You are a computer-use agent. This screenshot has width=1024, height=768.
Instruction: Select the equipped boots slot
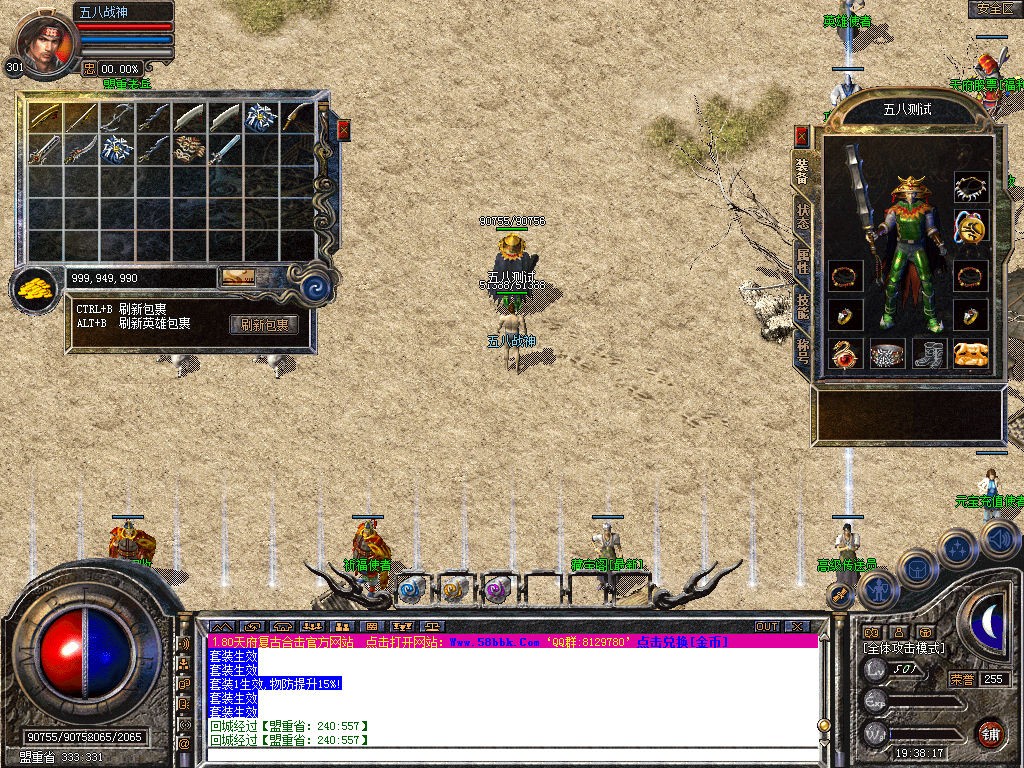pos(929,353)
